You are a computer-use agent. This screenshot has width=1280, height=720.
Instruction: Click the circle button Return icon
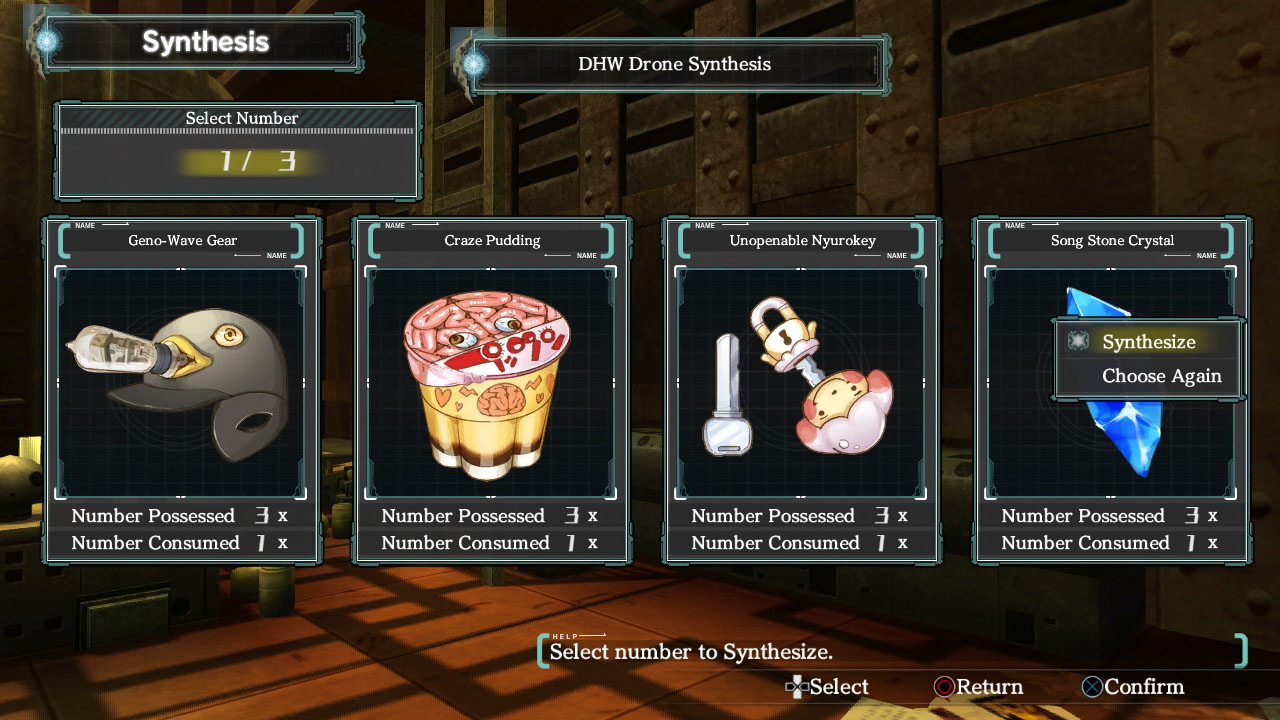[944, 687]
